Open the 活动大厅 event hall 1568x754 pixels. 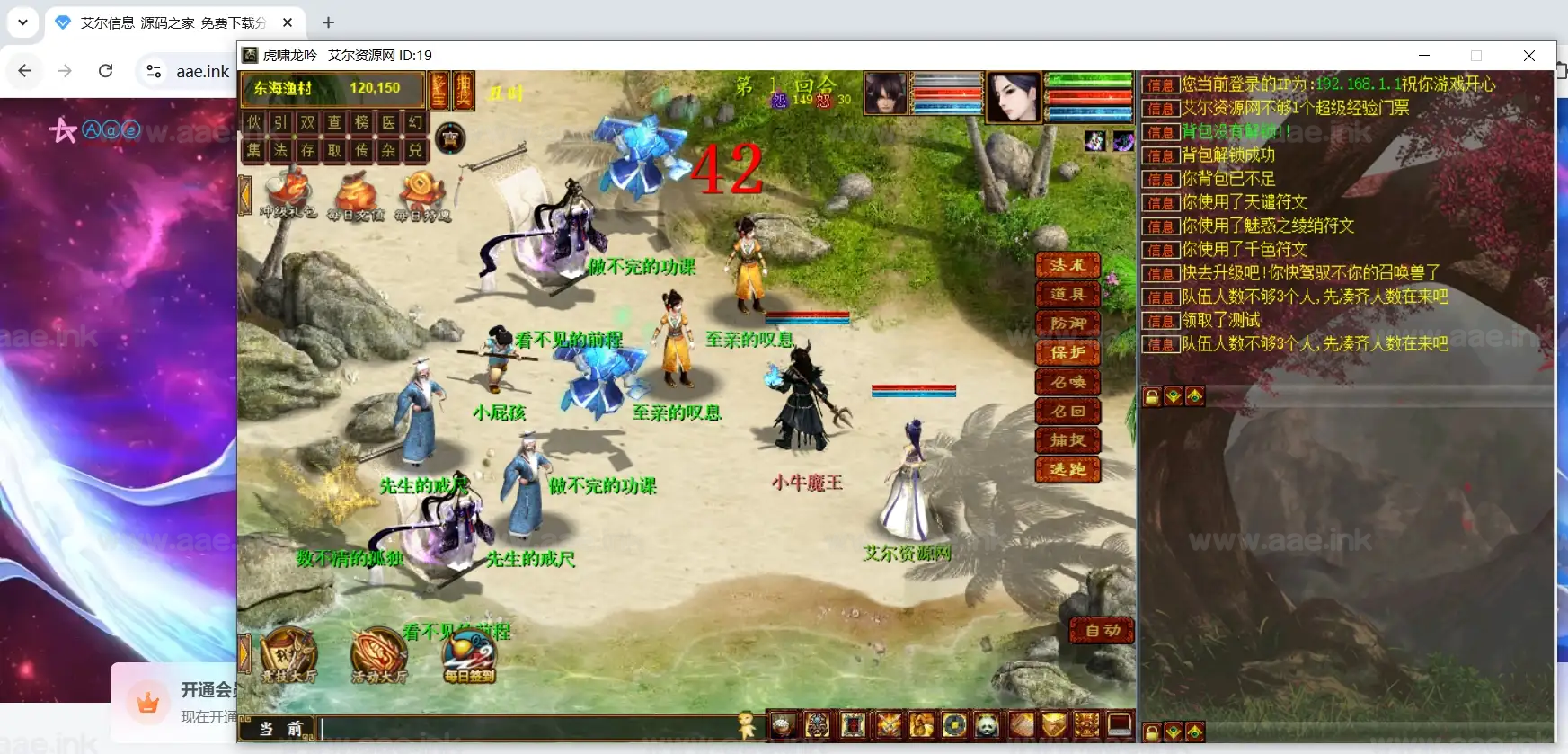378,654
